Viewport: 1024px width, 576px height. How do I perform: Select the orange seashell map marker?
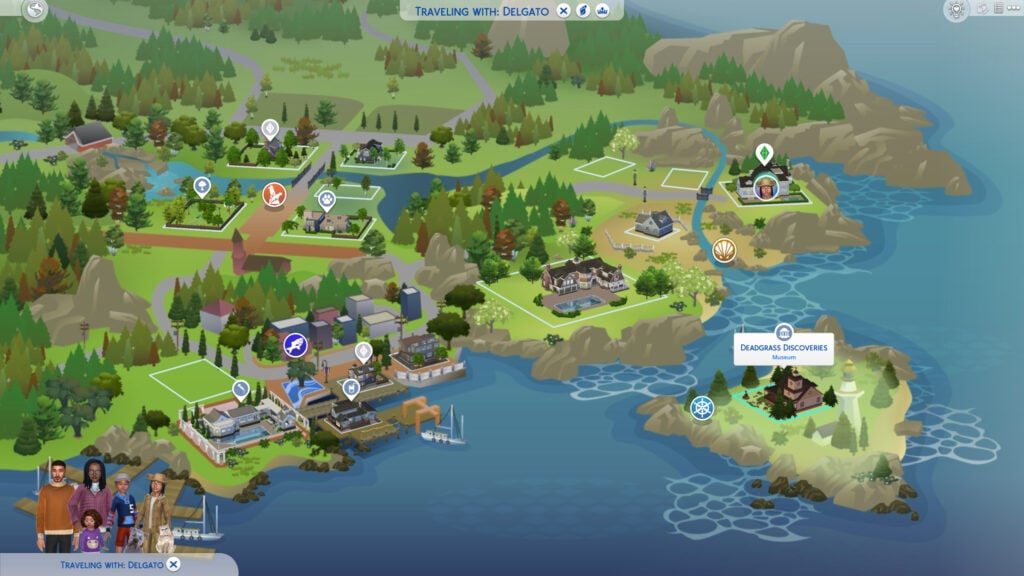pos(724,250)
